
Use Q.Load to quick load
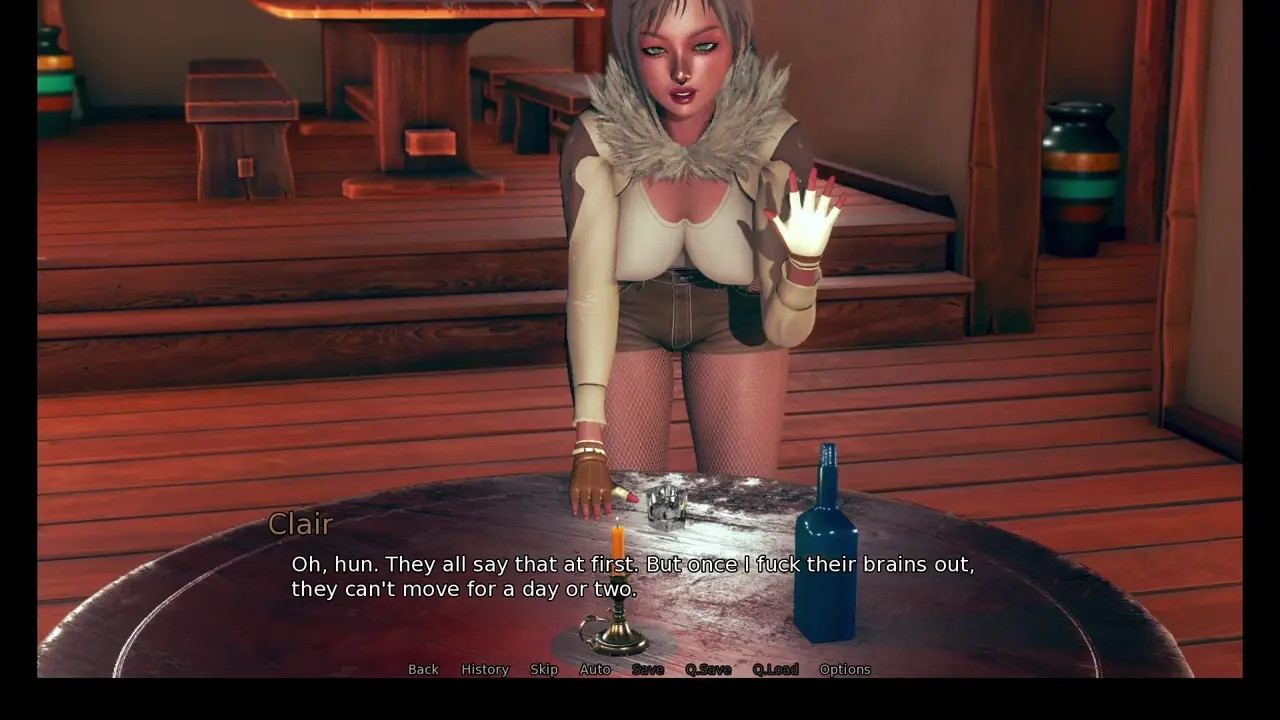pyautogui.click(x=775, y=669)
